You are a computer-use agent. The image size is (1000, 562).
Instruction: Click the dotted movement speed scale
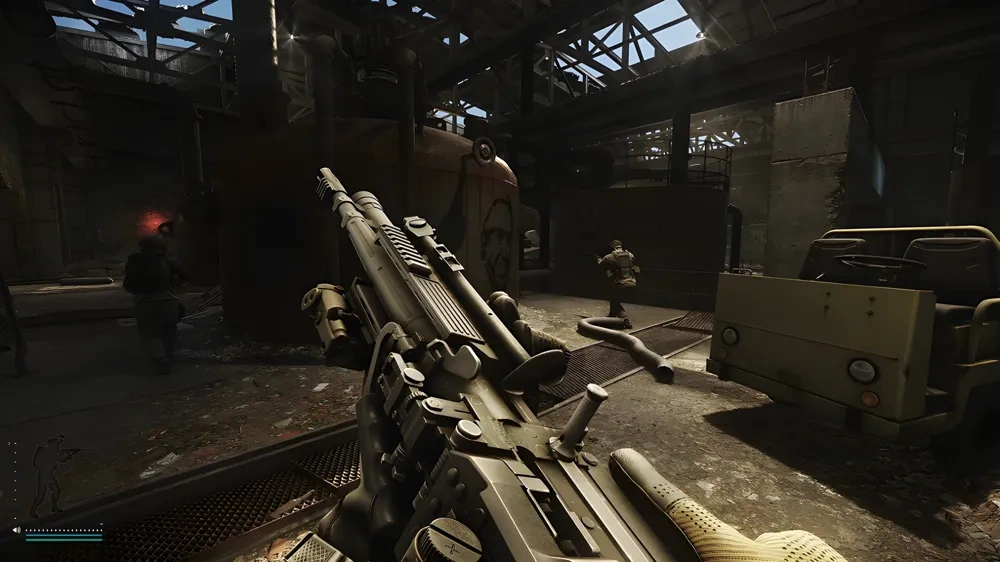(x=64, y=529)
